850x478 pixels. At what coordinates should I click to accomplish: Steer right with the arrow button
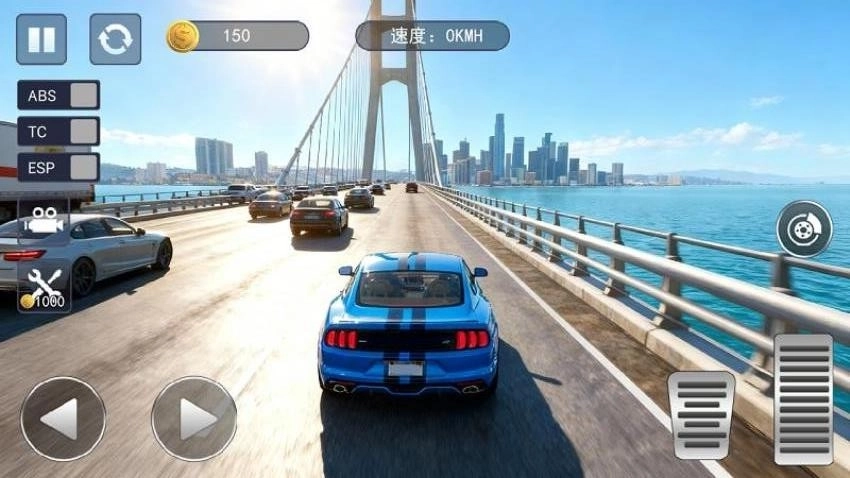point(194,418)
